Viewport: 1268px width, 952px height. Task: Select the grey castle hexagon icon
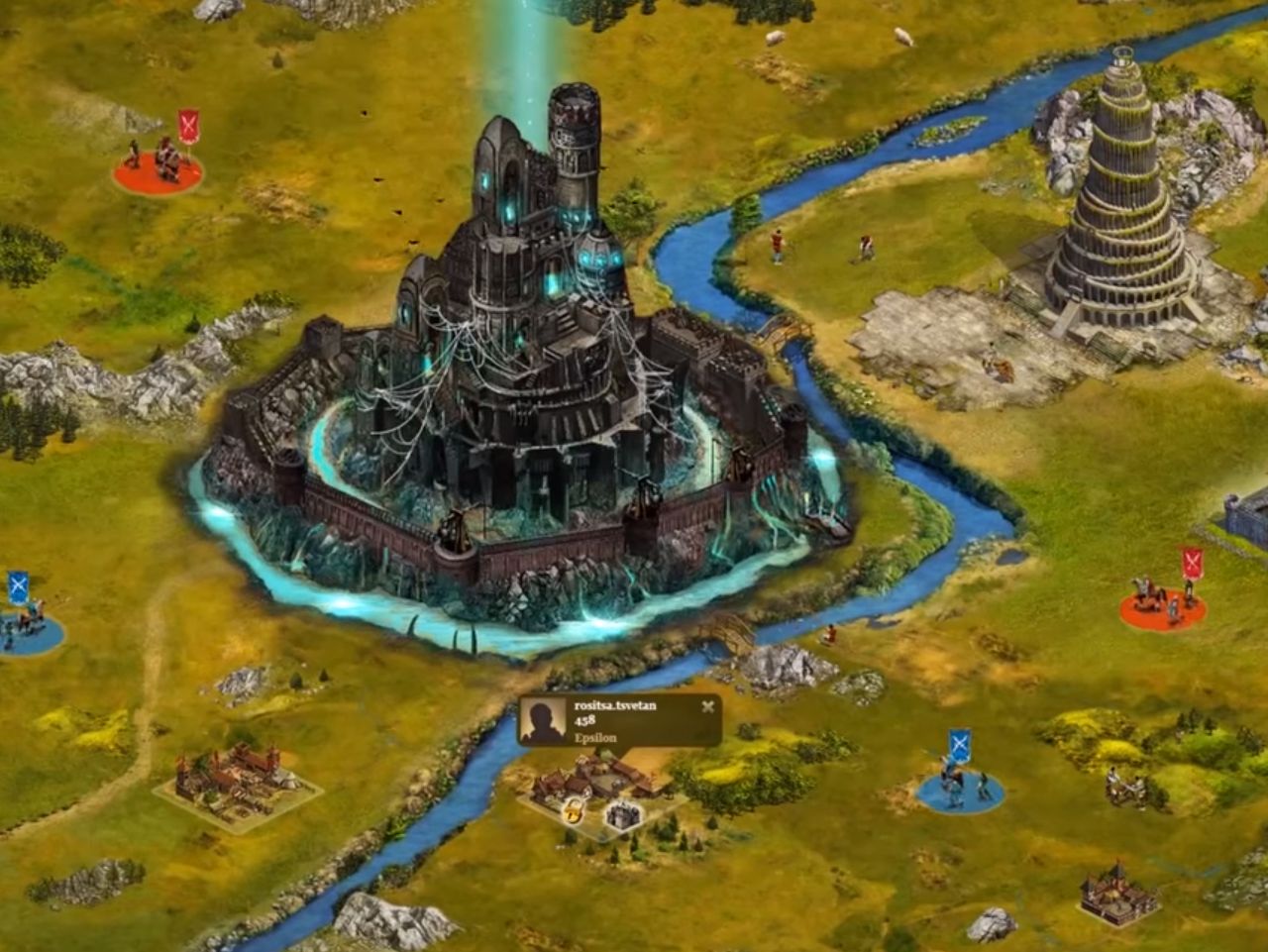[623, 815]
